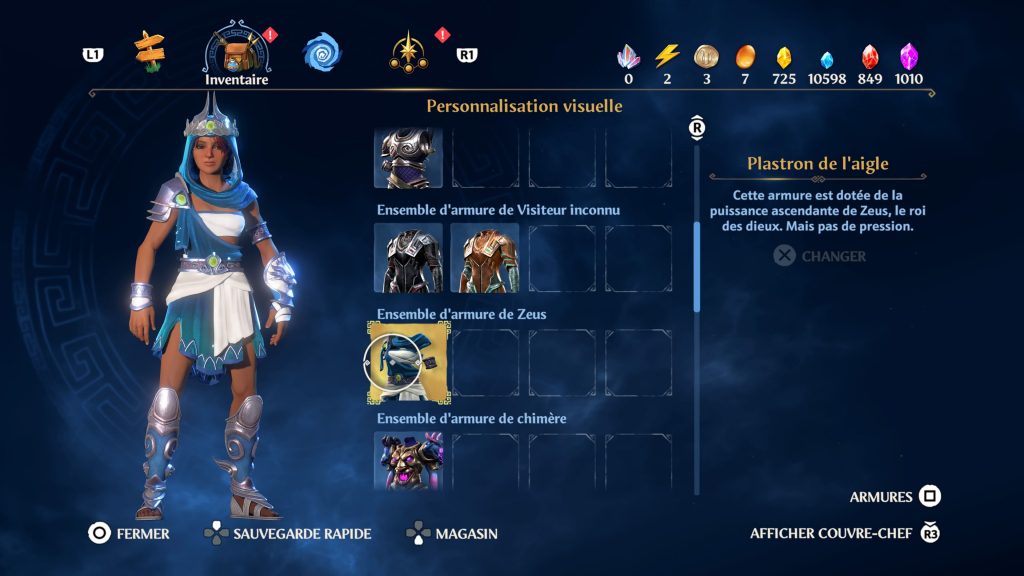Switch to the blue swirl tab
1024x576 pixels.
point(321,52)
